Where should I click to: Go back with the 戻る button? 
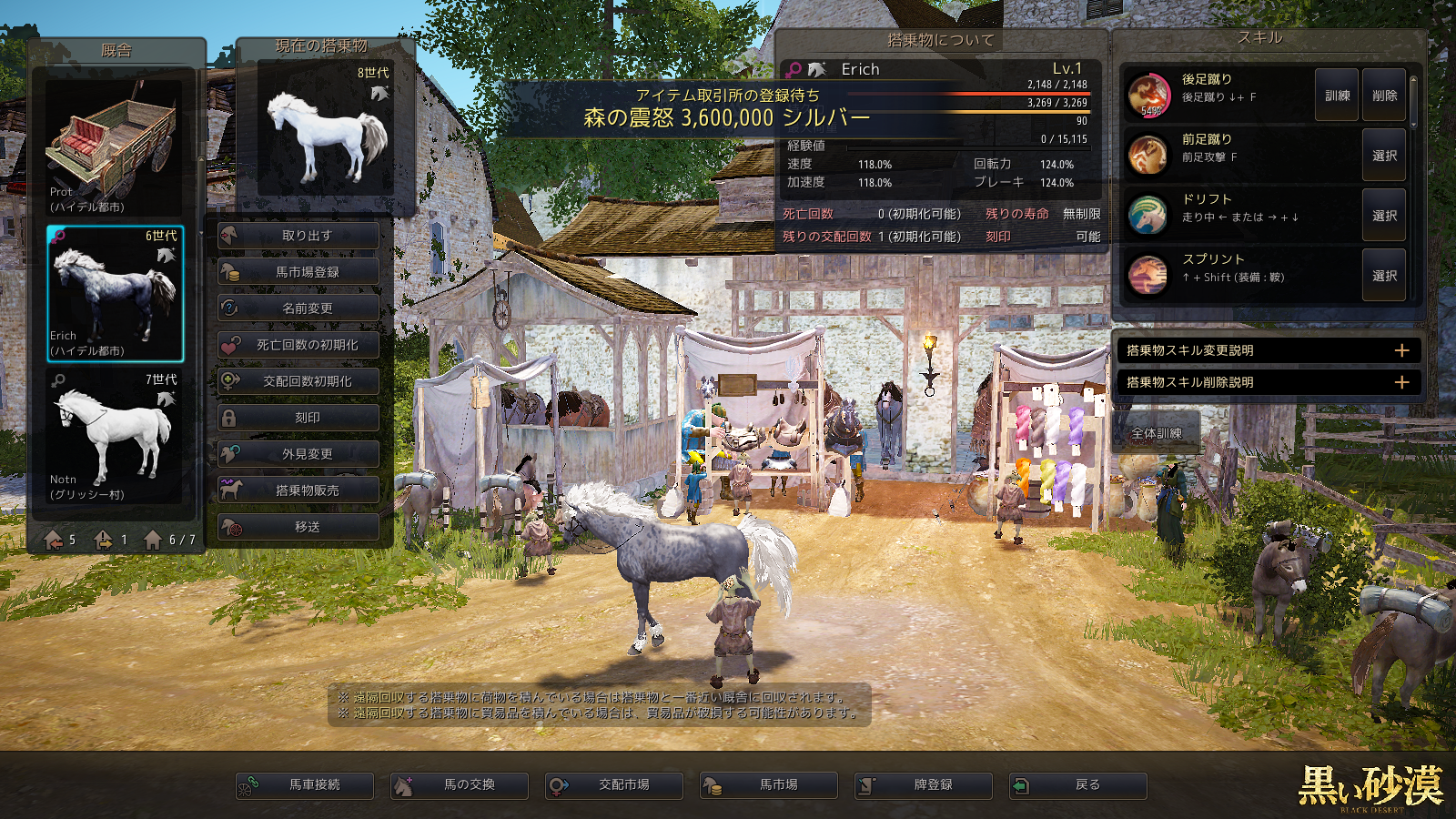coord(1078,784)
